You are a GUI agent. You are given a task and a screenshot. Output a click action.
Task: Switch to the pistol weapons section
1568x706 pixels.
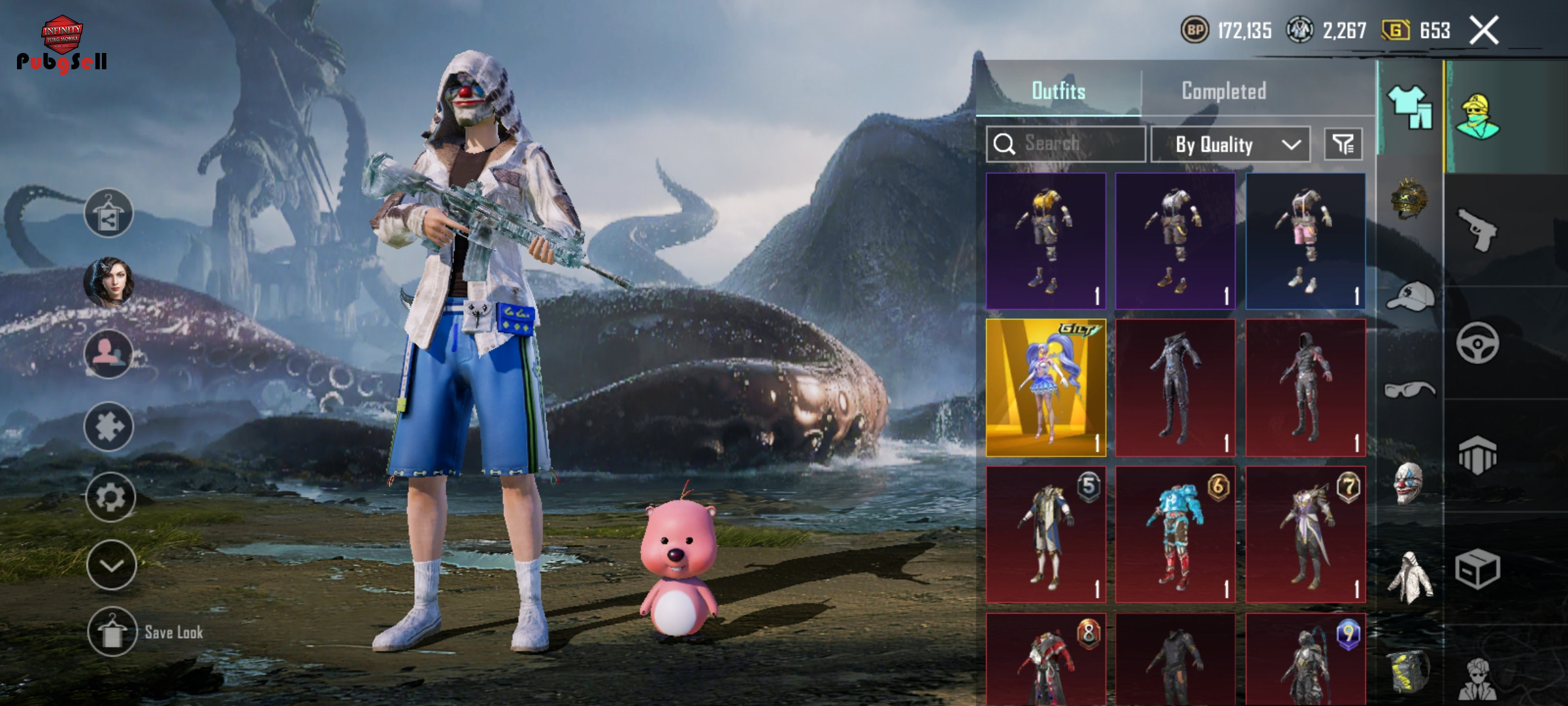pos(1478,229)
